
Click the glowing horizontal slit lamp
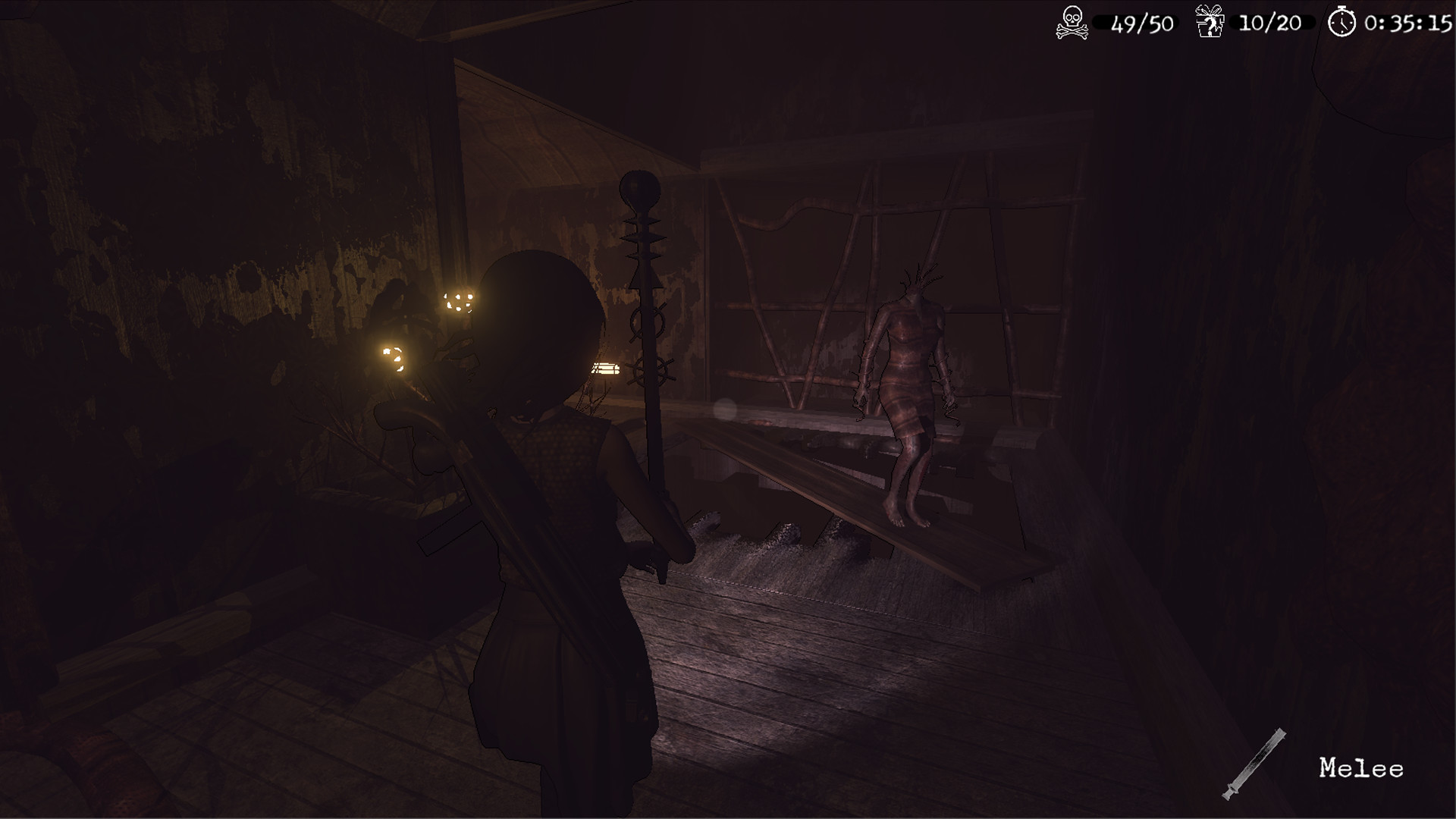click(x=607, y=369)
